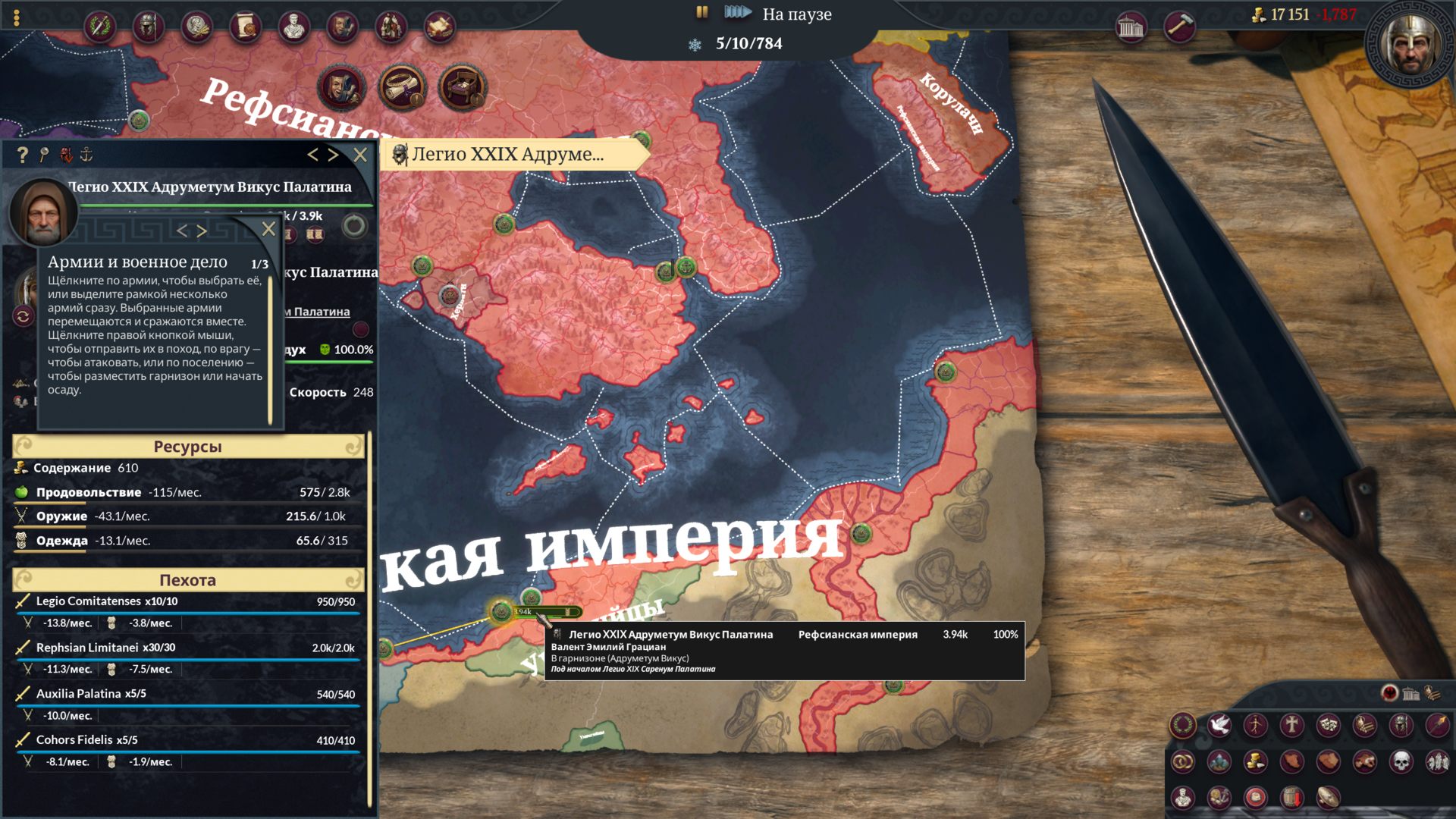Switch to the cross religion map mode
This screenshot has width=1456, height=819.
(1291, 725)
